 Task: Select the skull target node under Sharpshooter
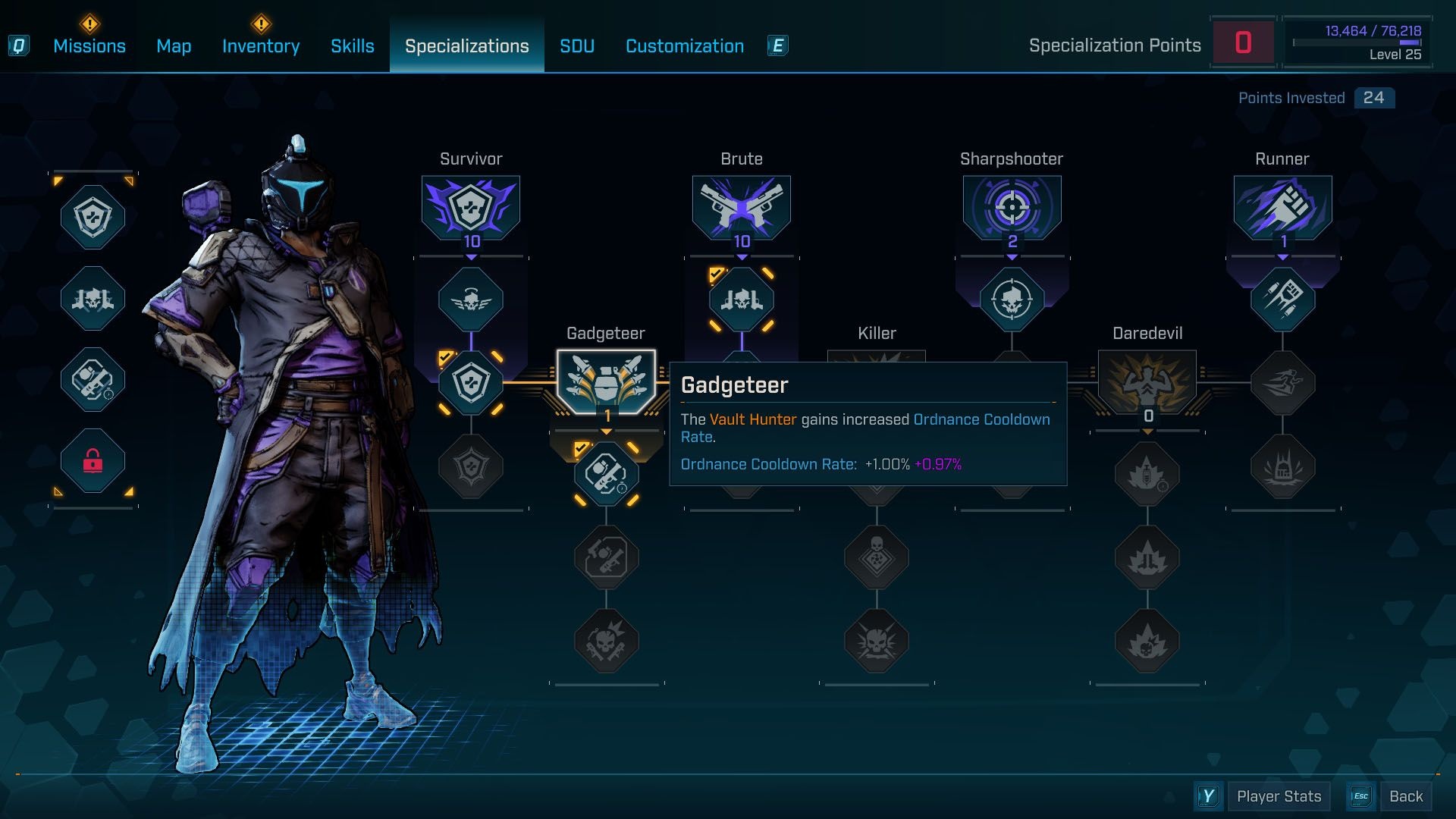[1012, 300]
